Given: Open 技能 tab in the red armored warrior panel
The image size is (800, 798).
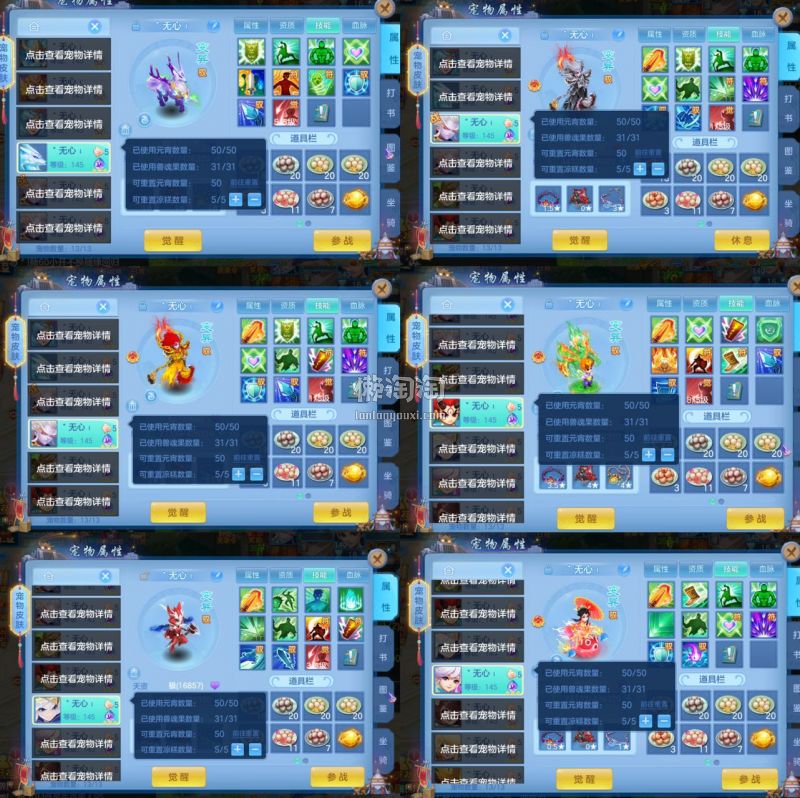Looking at the screenshot, I should 320,575.
